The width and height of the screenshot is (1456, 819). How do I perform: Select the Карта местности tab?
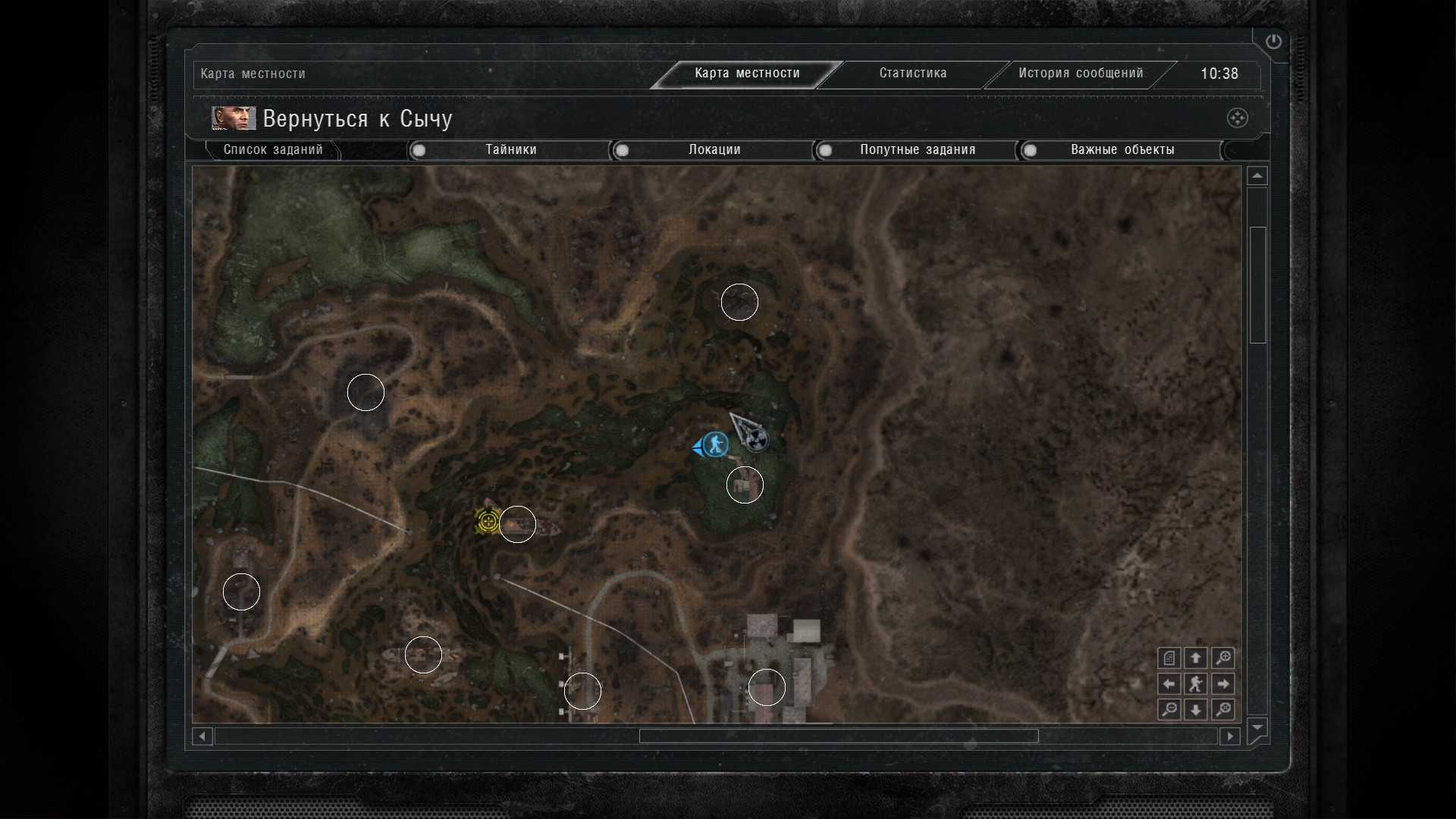pyautogui.click(x=747, y=74)
